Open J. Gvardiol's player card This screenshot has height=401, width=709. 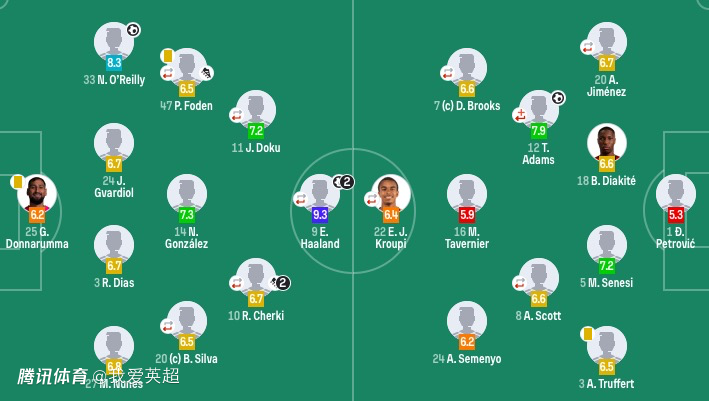(114, 143)
